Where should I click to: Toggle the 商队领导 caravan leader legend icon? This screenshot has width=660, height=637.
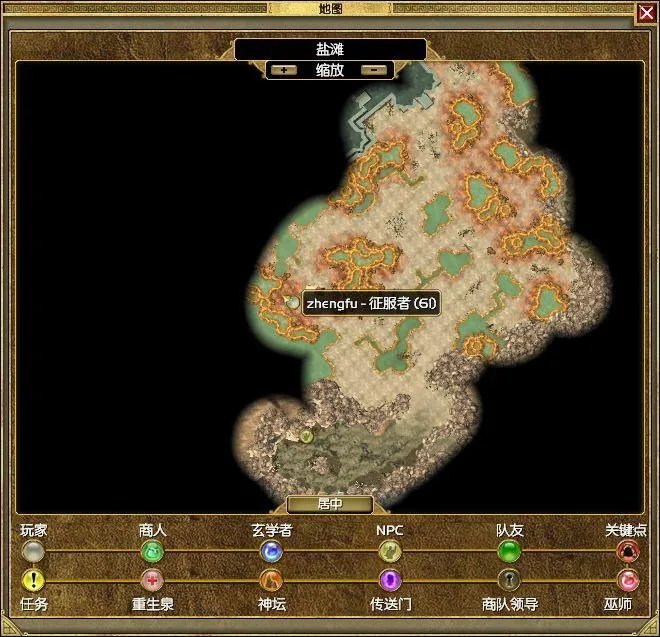tap(509, 580)
